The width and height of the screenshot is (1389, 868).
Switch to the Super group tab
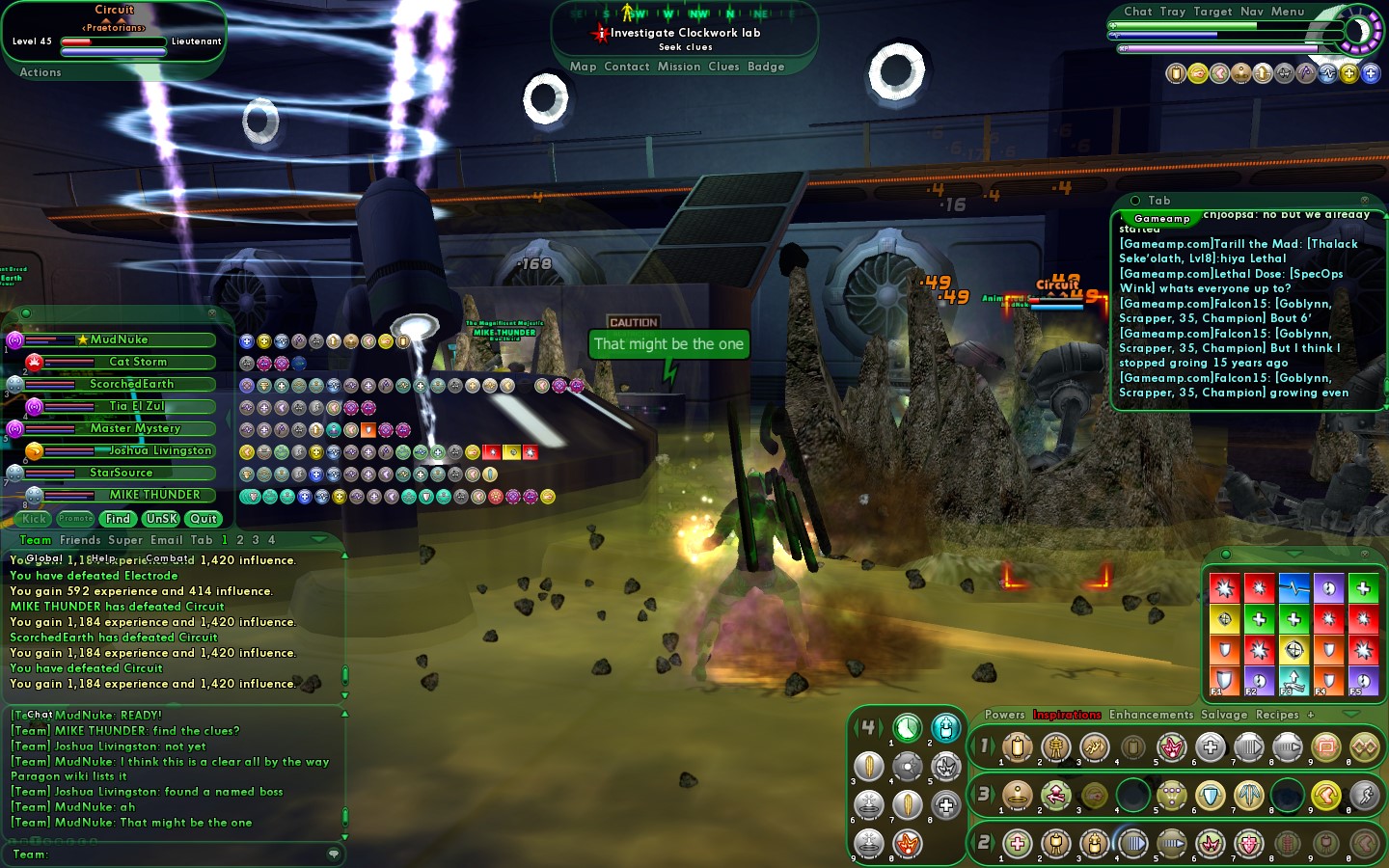125,540
